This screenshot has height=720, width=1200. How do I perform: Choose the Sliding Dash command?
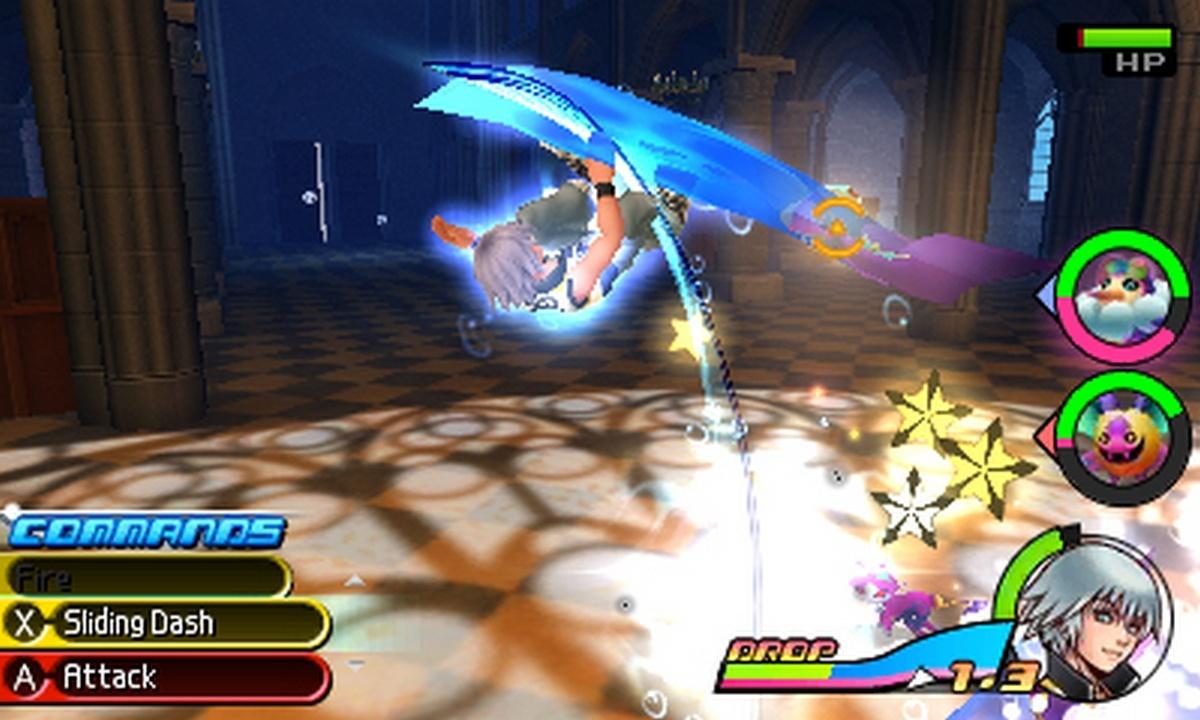(x=165, y=624)
